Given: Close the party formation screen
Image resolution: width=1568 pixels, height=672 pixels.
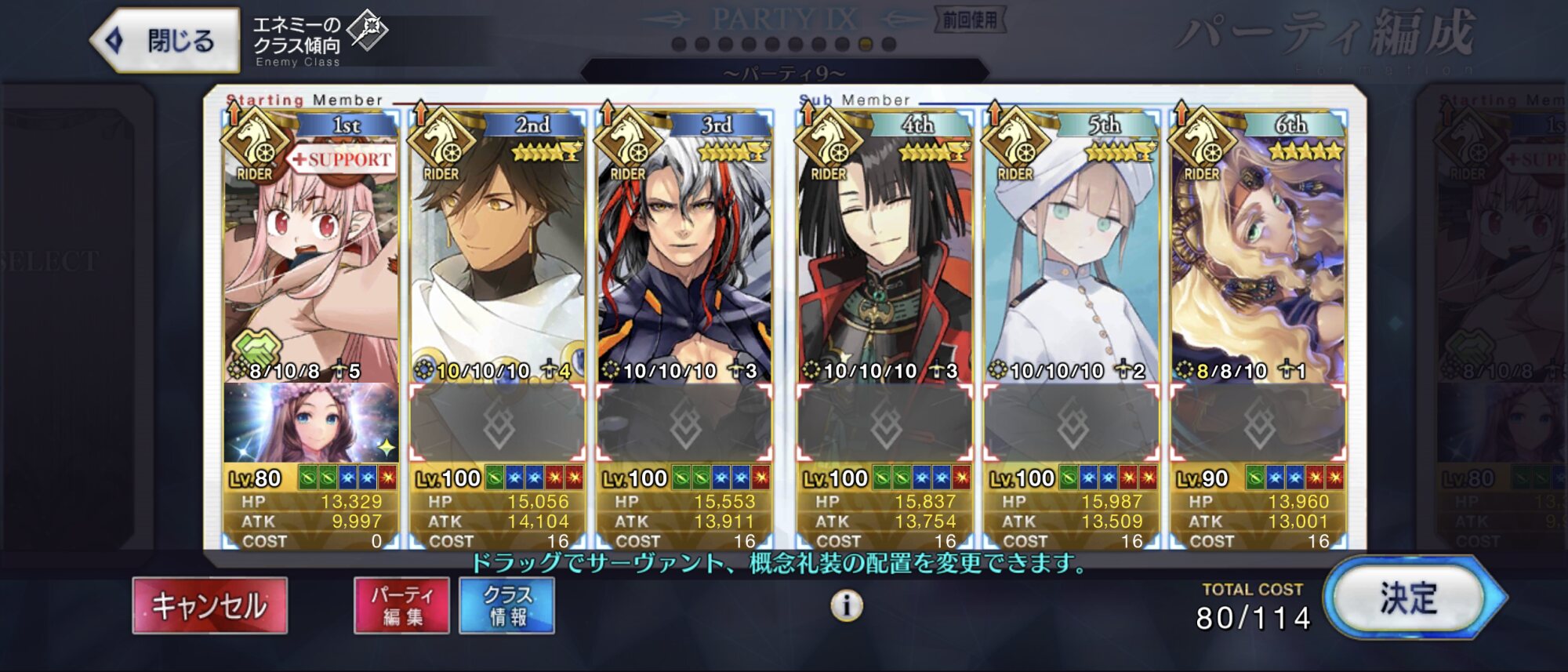Looking at the screenshot, I should 166,40.
